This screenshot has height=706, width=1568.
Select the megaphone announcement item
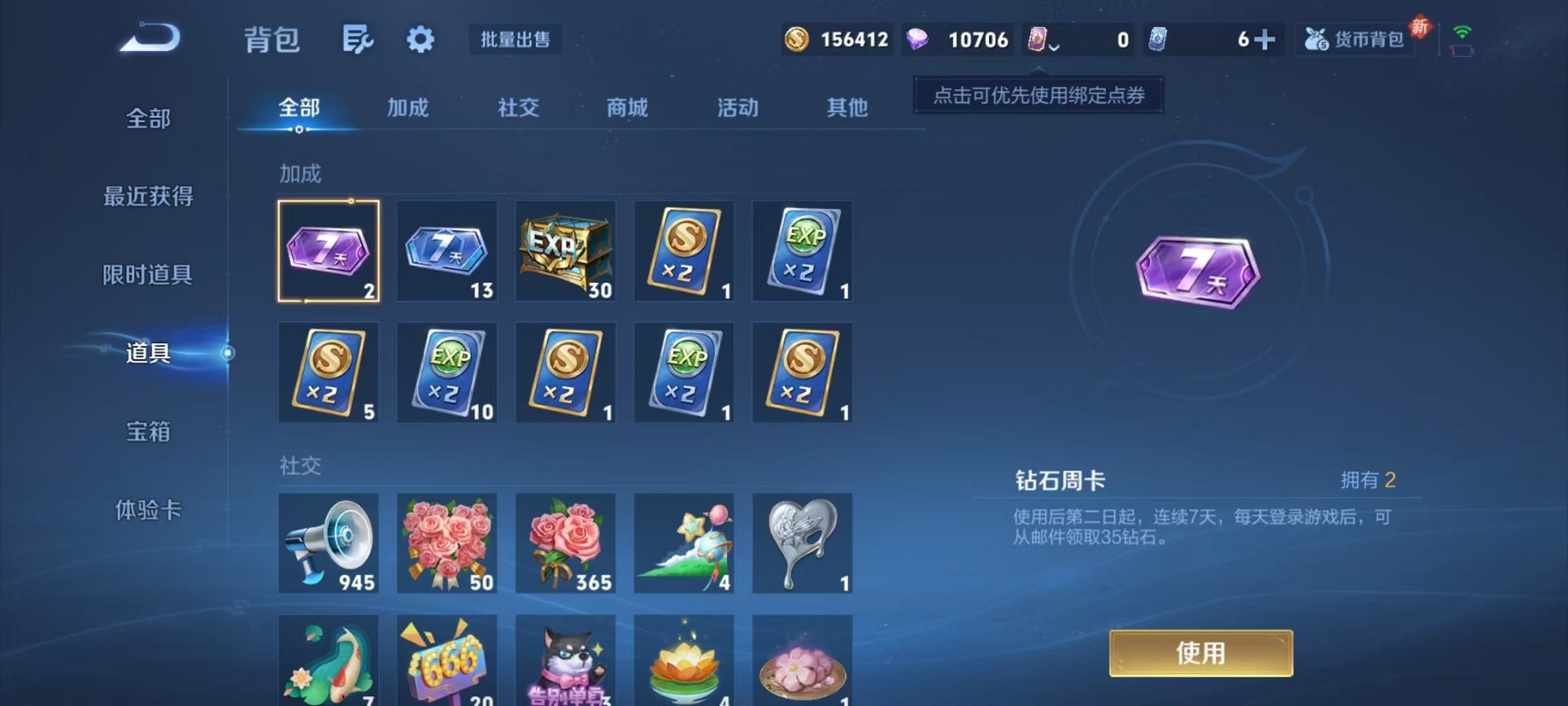point(329,544)
